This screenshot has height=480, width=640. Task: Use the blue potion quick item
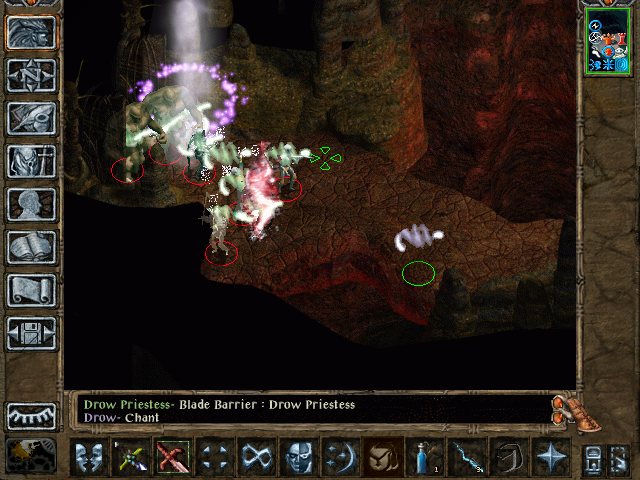tap(424, 457)
